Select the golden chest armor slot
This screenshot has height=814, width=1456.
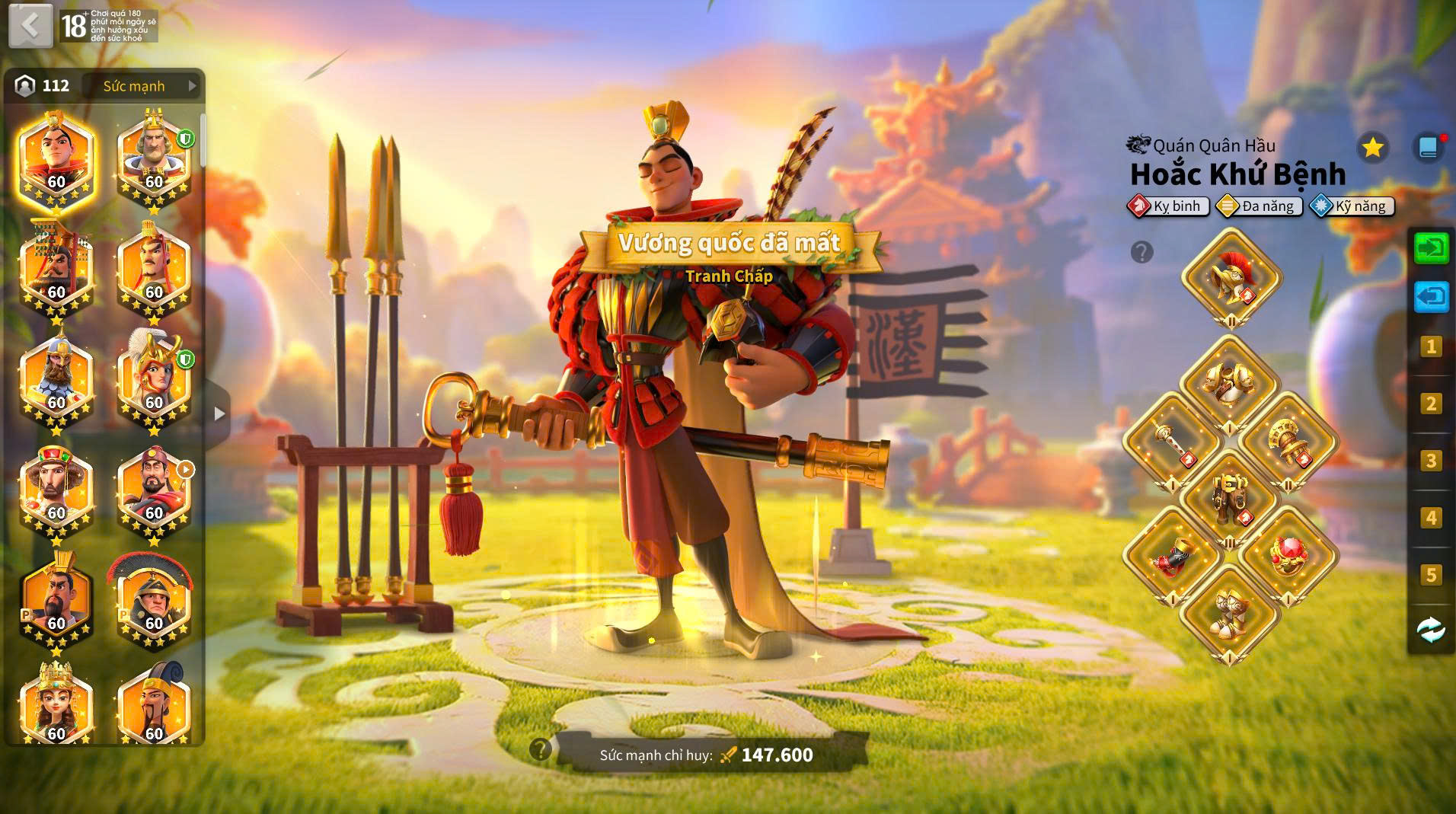[1229, 385]
